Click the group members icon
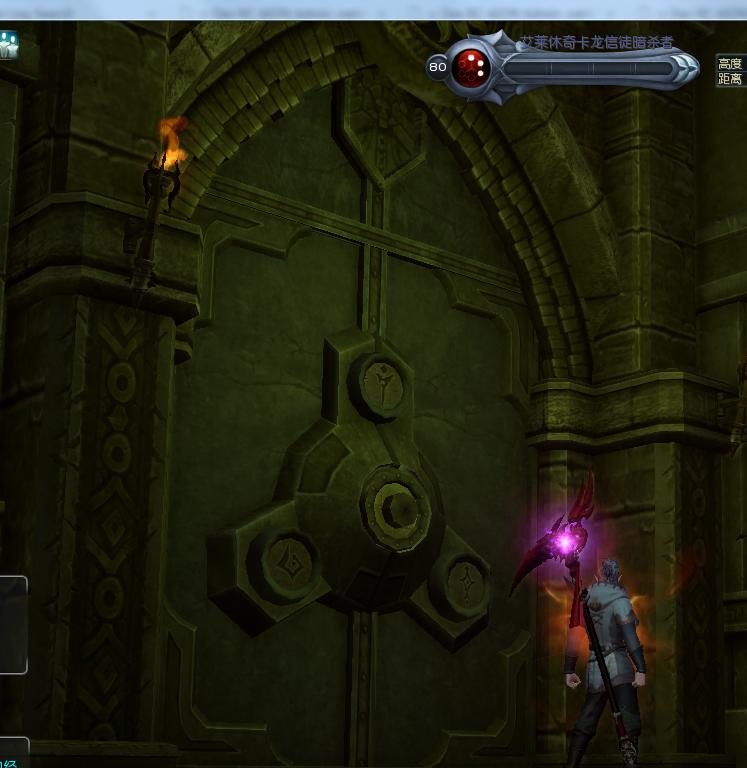 click(x=8, y=44)
